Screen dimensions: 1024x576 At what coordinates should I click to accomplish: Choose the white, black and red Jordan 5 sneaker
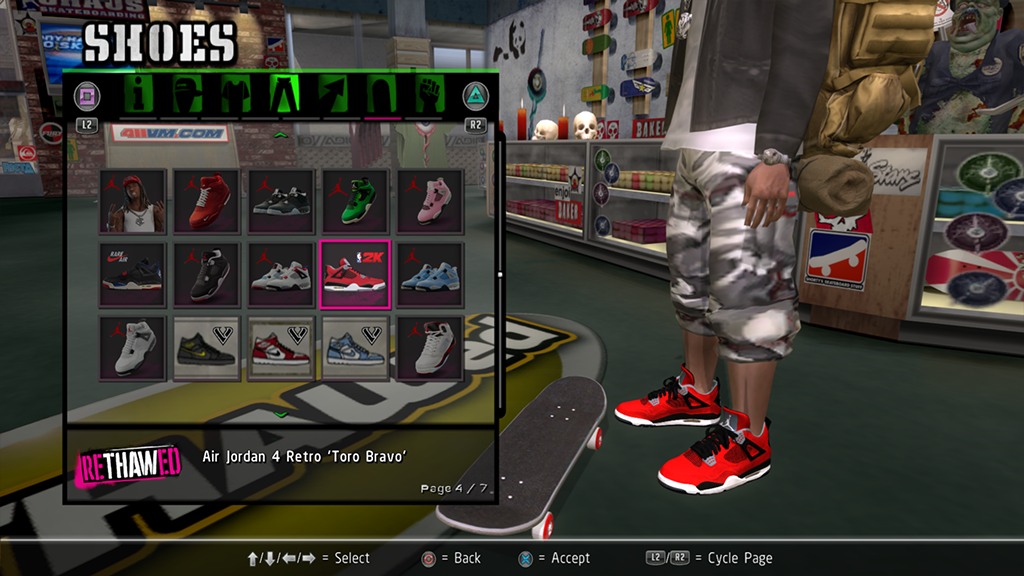(x=429, y=347)
